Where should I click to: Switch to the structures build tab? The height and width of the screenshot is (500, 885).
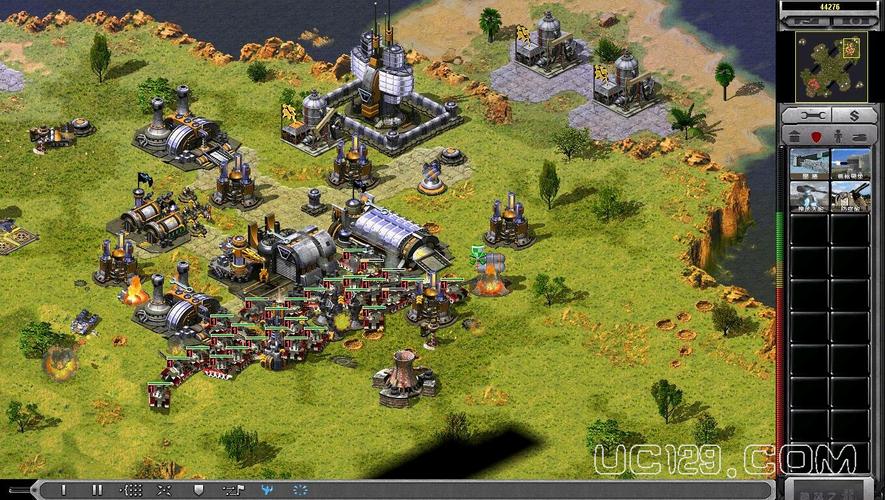coord(795,136)
